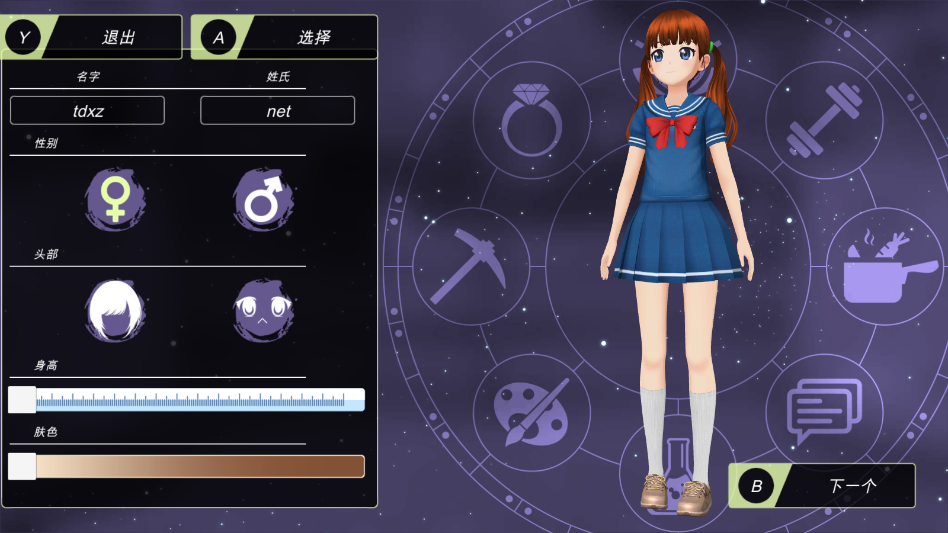Screen dimensions: 948x533
Task: Go to 下一个 next step
Action: 822,486
